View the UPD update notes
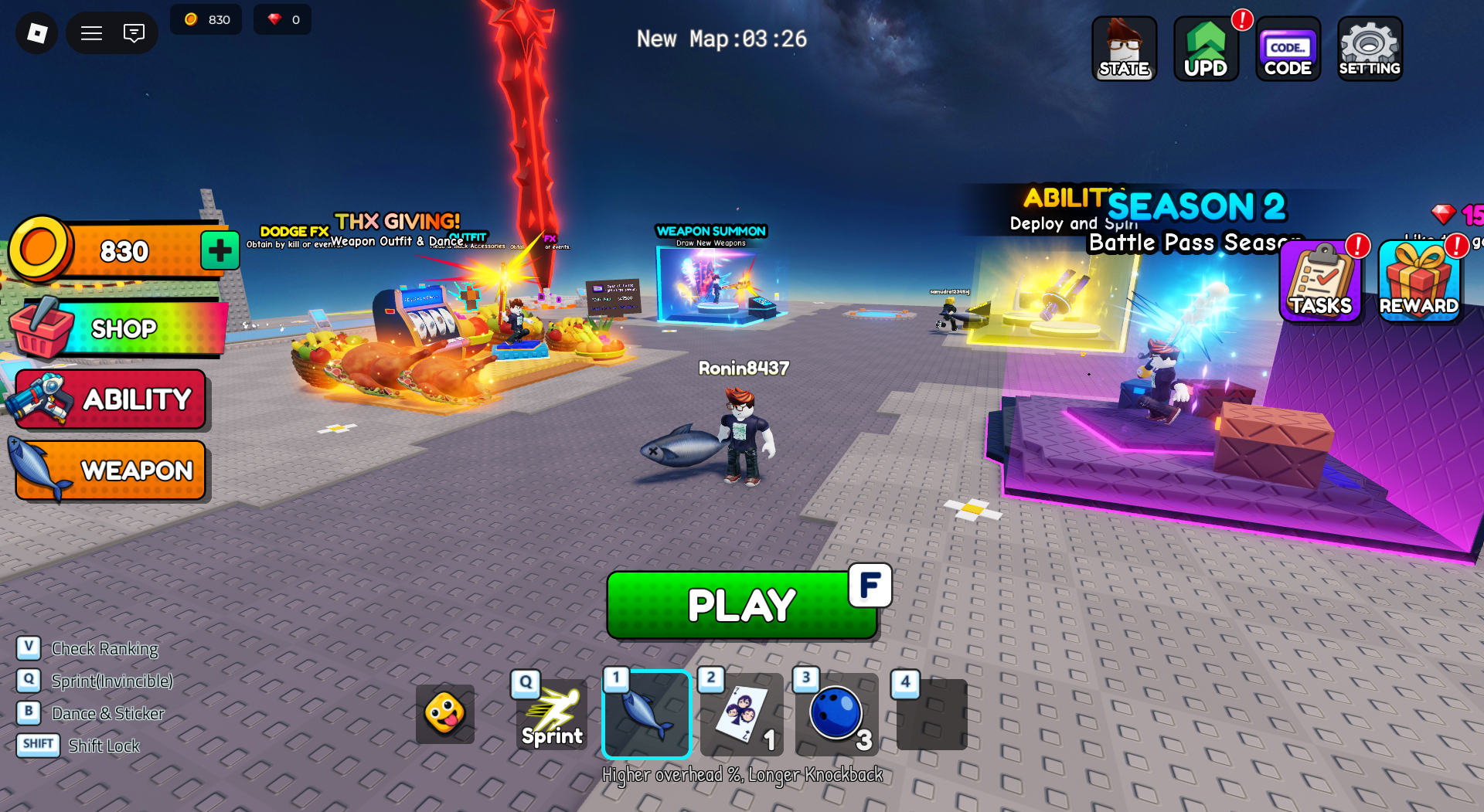The height and width of the screenshot is (812, 1484). pos(1206,49)
